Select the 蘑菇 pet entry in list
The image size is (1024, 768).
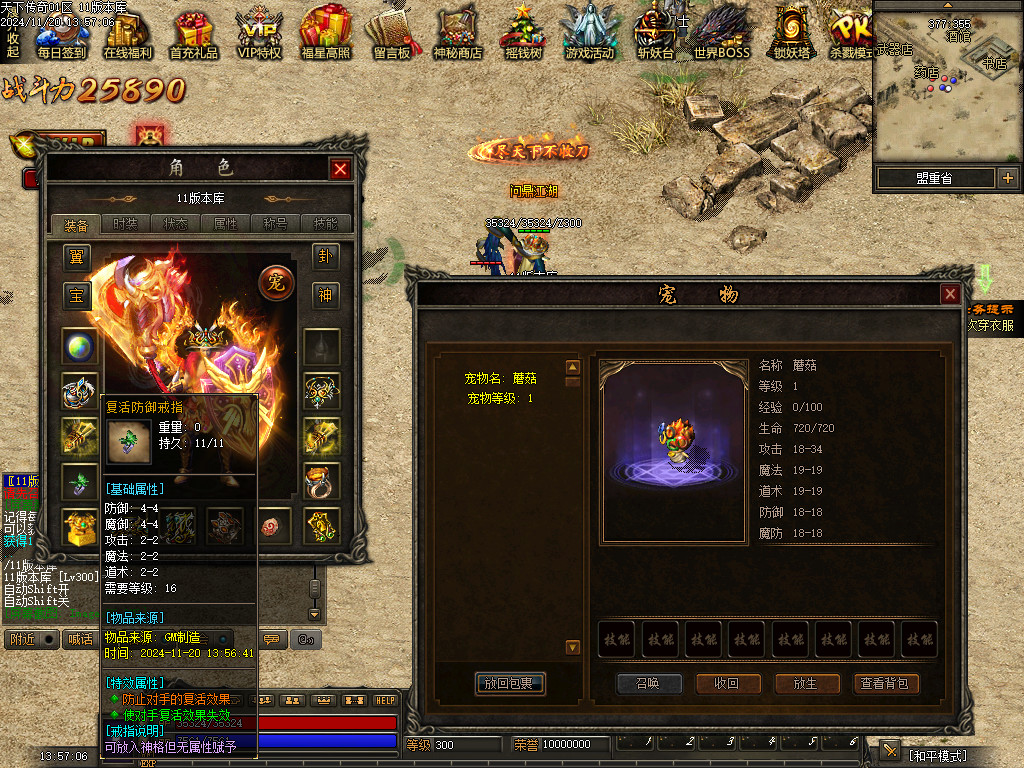[x=500, y=379]
